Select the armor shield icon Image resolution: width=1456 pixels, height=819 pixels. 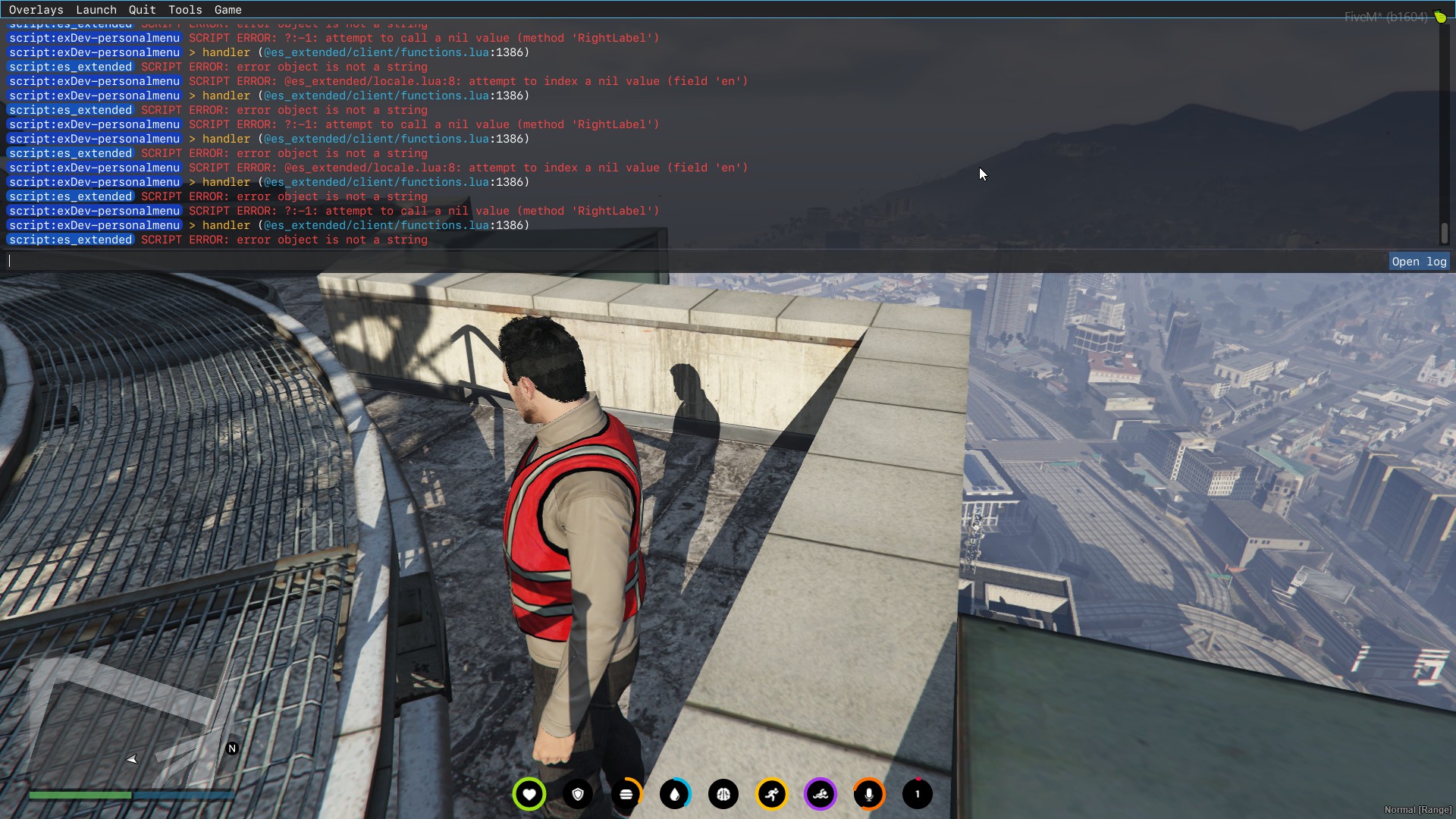click(578, 794)
